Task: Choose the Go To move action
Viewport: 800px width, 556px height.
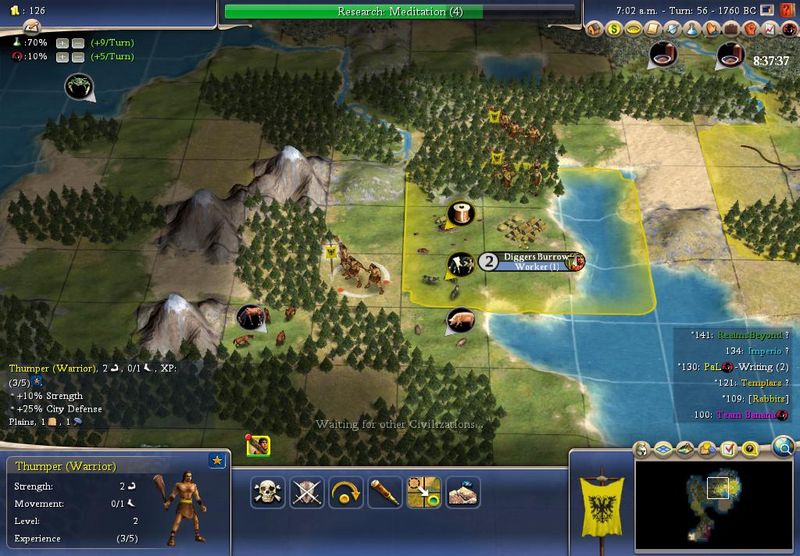Action: (x=425, y=491)
